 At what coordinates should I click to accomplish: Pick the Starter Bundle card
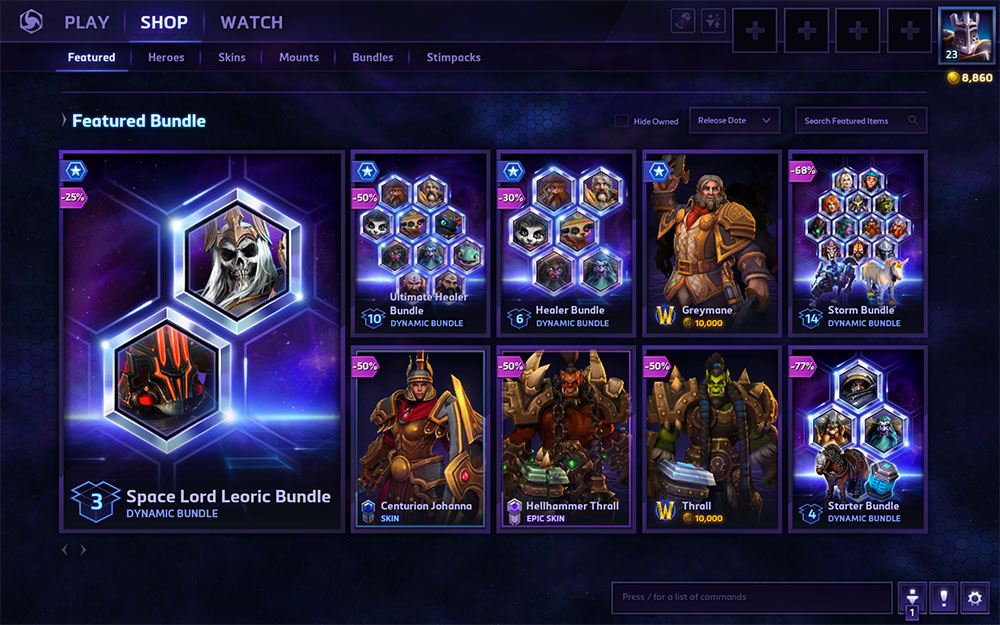[857, 438]
